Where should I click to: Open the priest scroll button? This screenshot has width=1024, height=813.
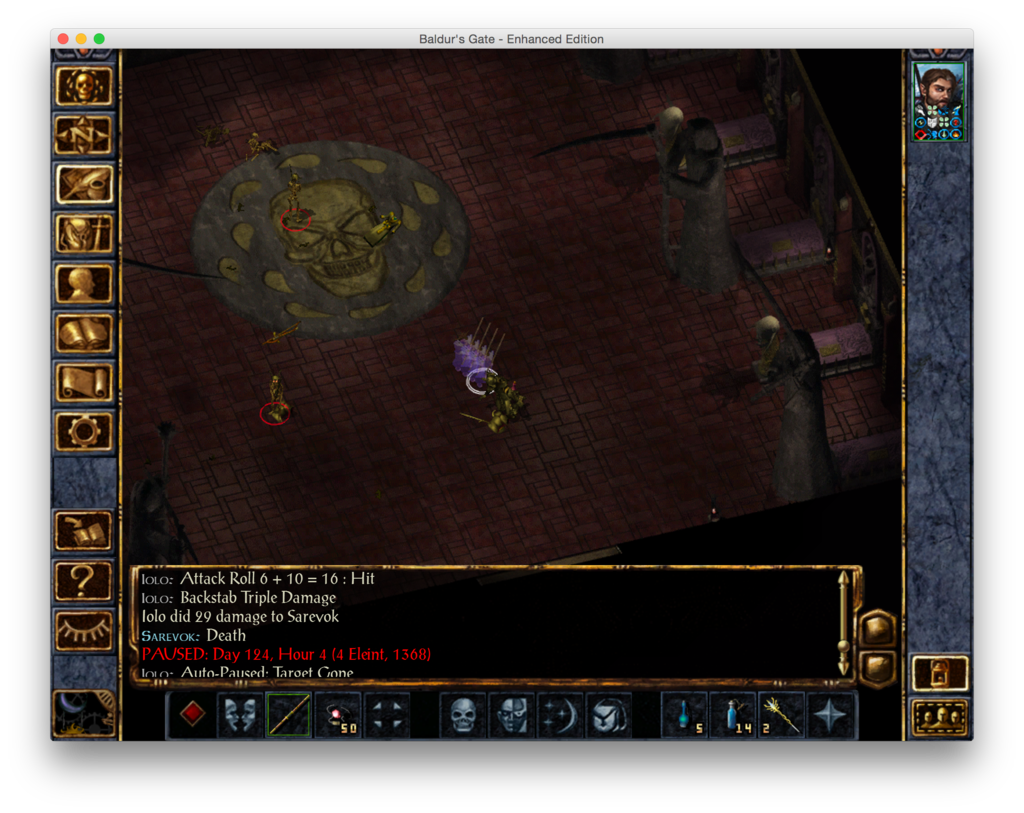point(84,382)
